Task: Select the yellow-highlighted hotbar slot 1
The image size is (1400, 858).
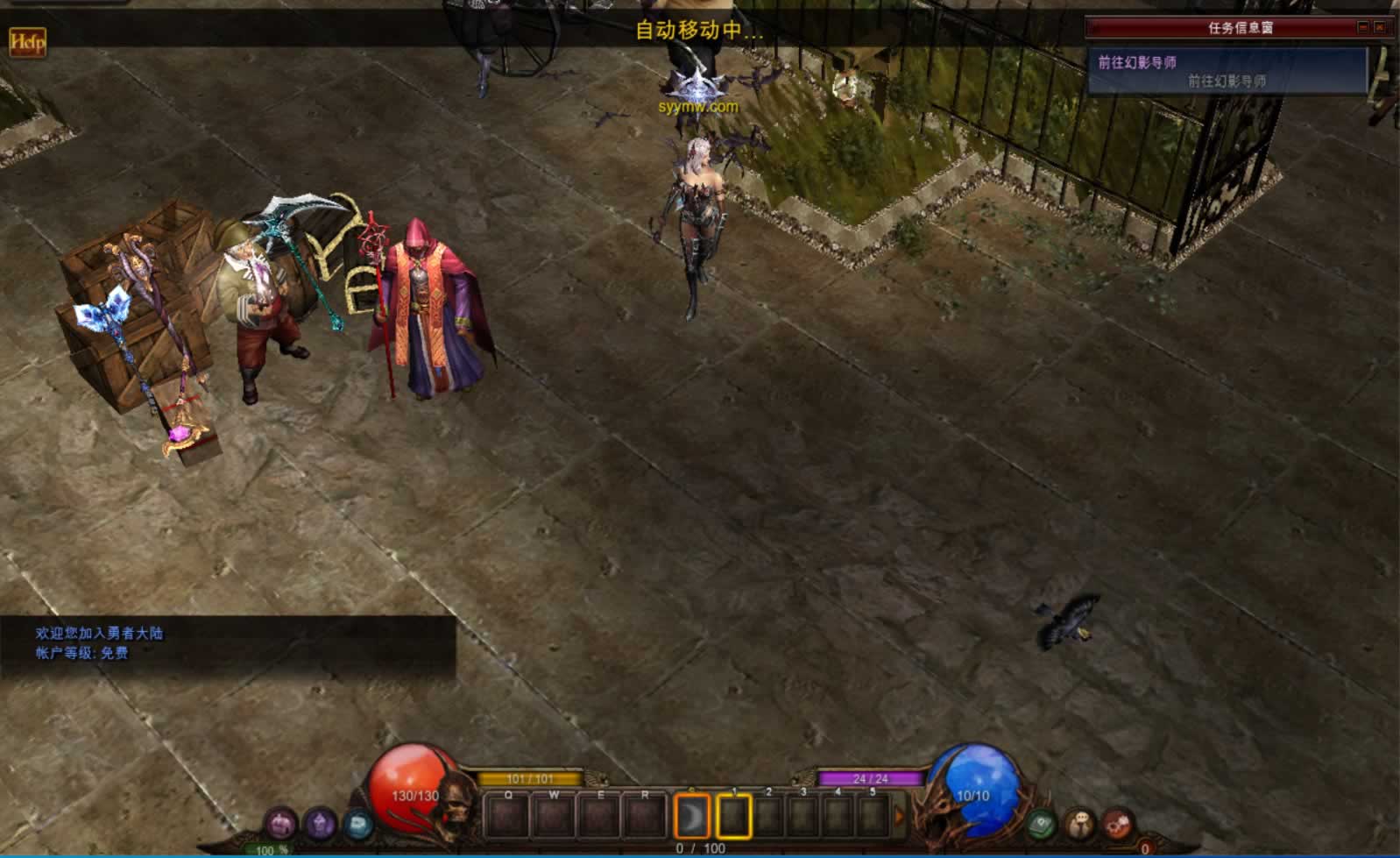Action: tap(734, 817)
